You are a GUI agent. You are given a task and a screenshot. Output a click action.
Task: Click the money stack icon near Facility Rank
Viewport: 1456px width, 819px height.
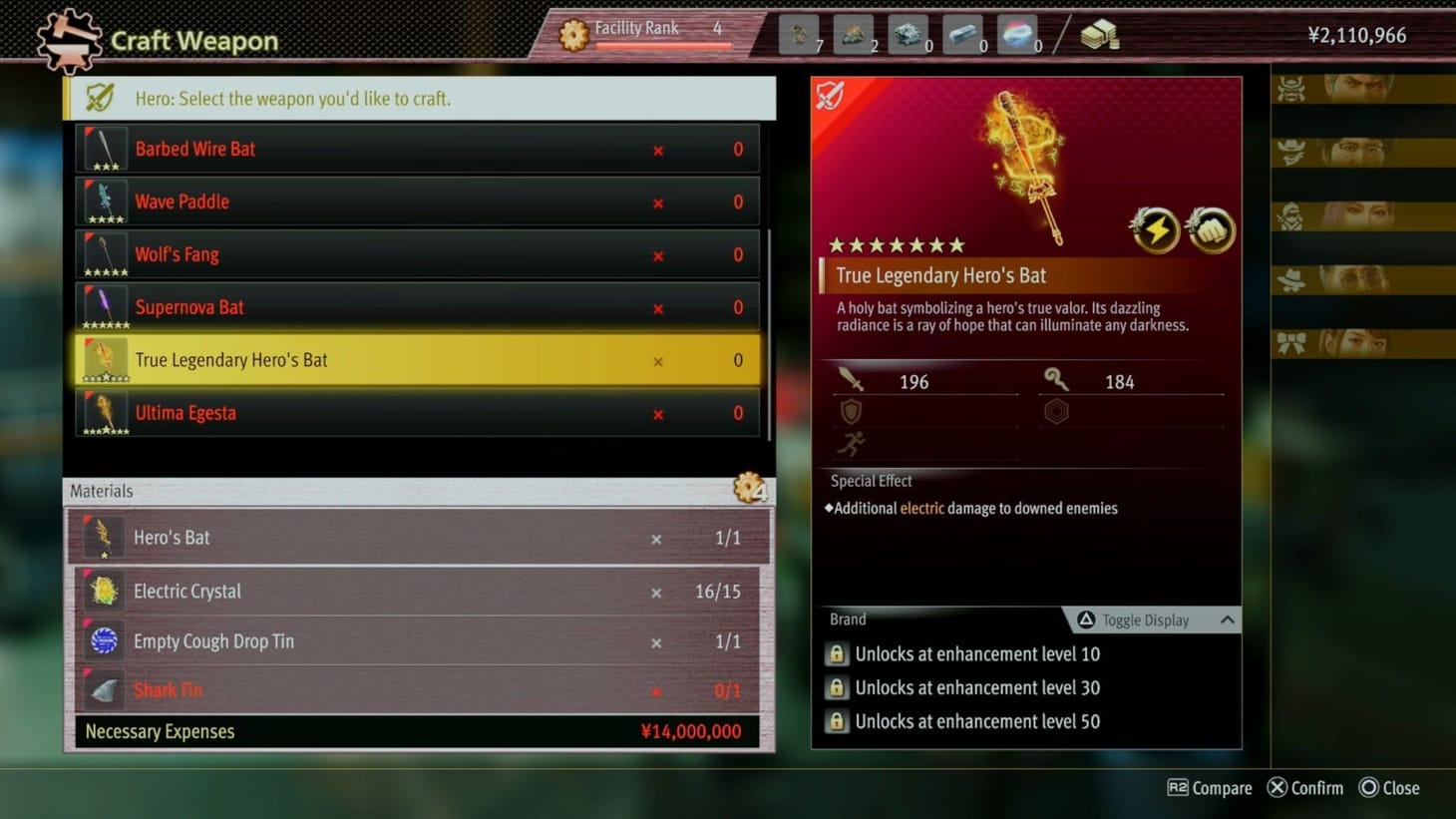click(x=1101, y=33)
